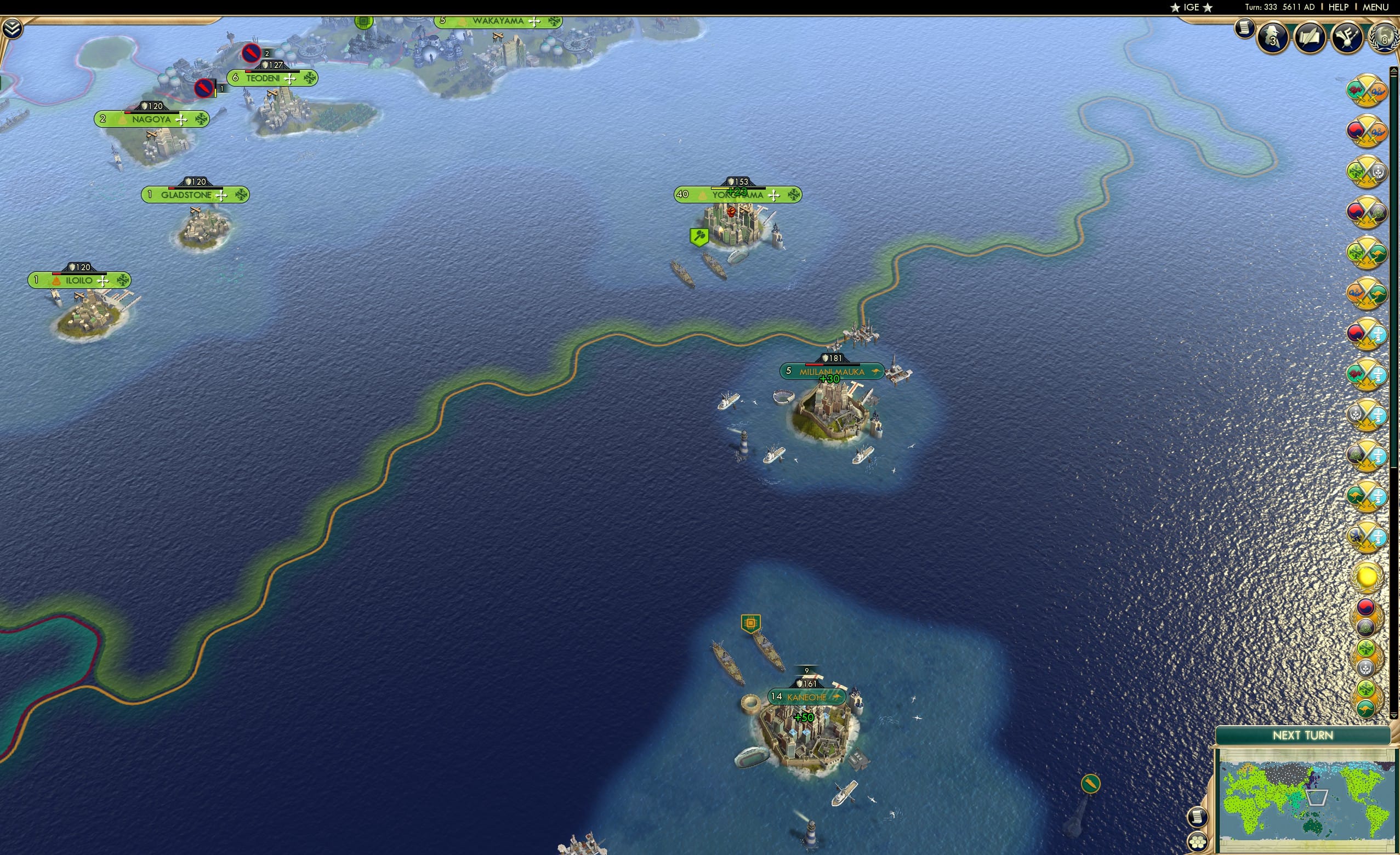The width and height of the screenshot is (1400, 855).
Task: Click the airplane icon on Yokohama's city banner
Action: tap(773, 196)
